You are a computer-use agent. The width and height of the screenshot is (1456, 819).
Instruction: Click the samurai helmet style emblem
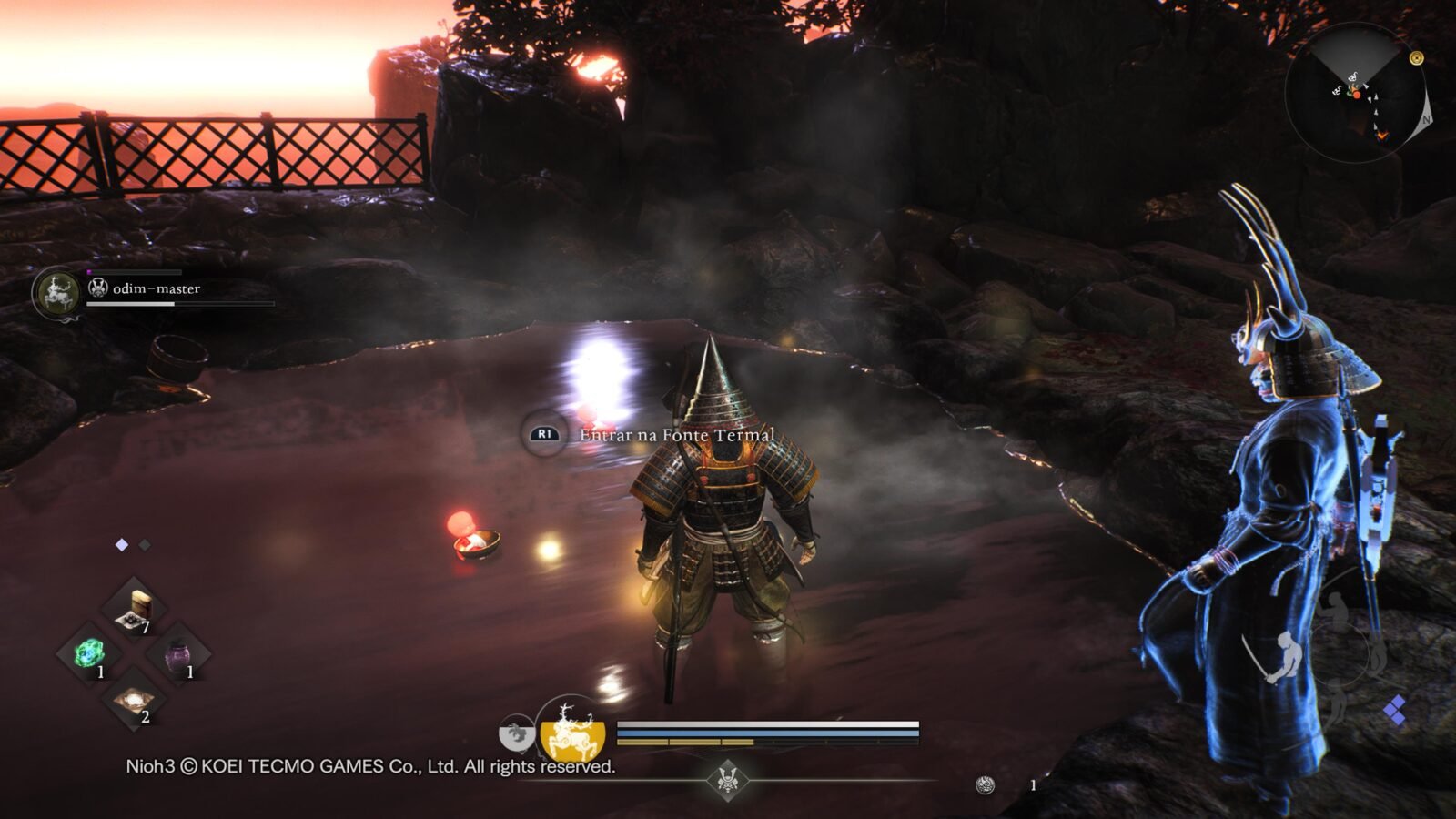pos(727,779)
